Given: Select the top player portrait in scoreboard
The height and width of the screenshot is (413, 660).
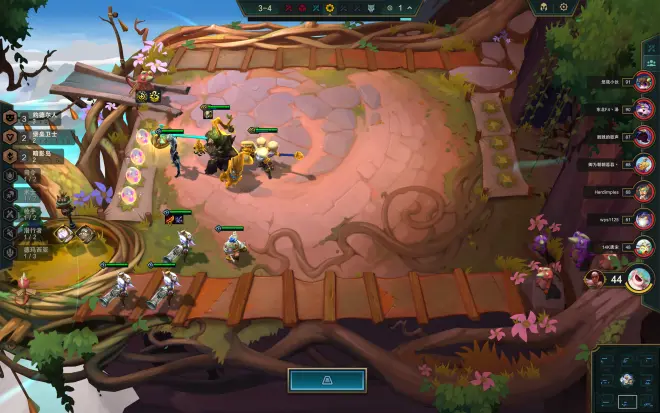Looking at the screenshot, I should tap(645, 83).
